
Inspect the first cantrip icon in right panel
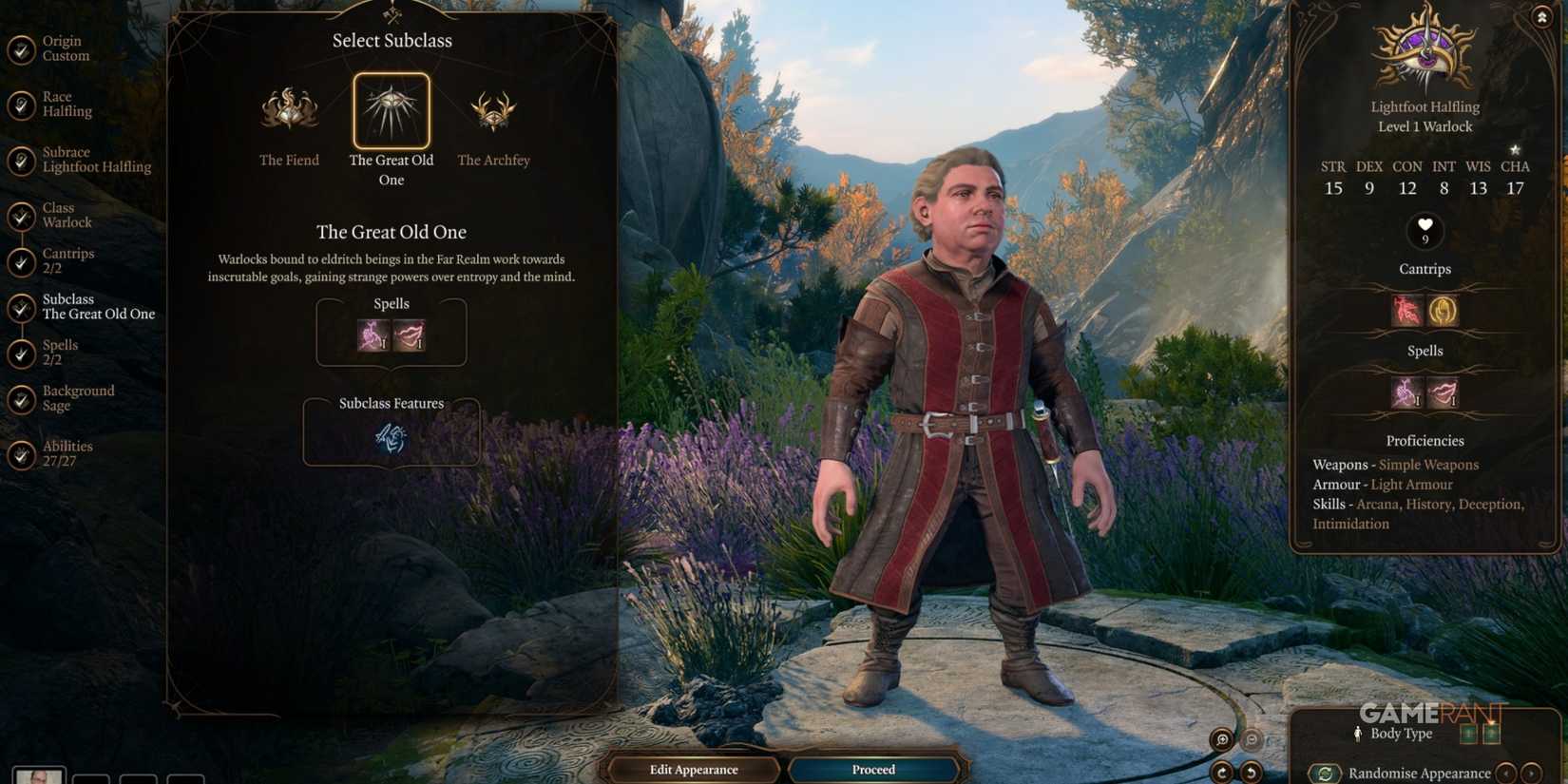[x=1405, y=311]
